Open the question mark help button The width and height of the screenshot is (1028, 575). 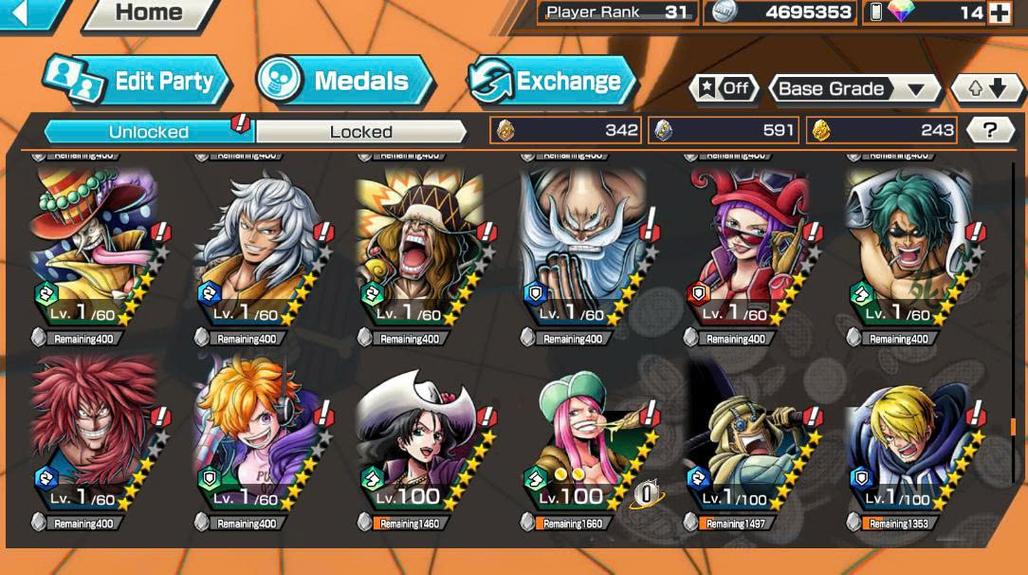pos(989,129)
